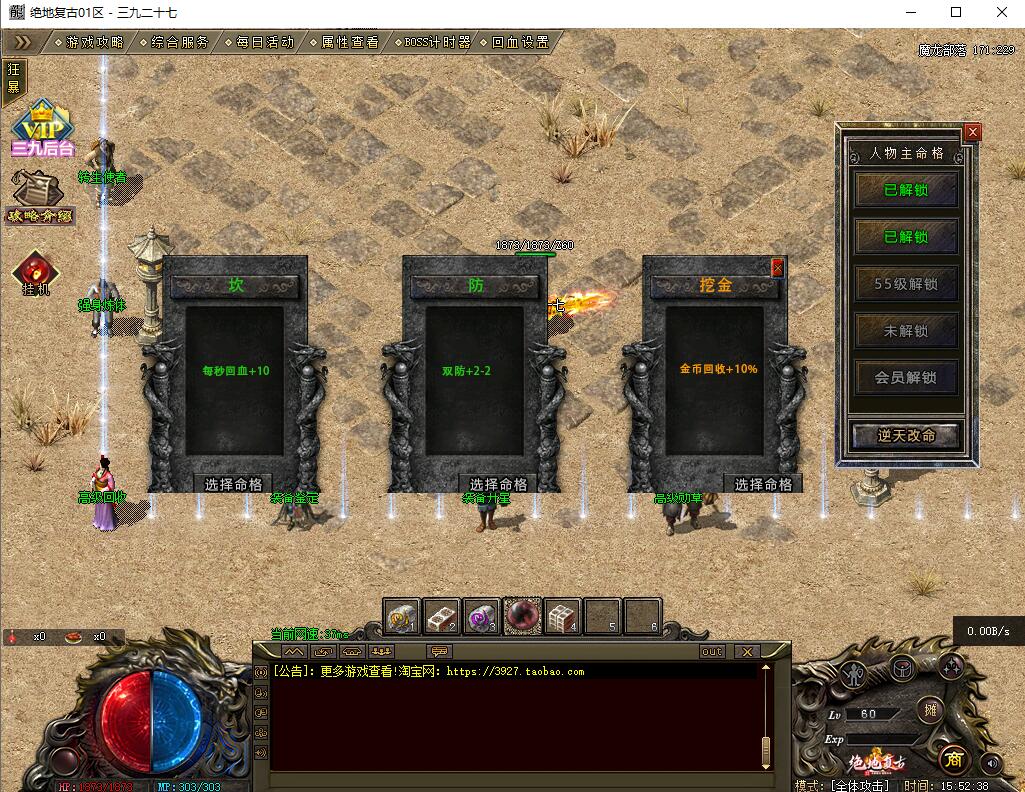The image size is (1025, 792).
Task: Open the 商 shop button
Action: coord(952,759)
